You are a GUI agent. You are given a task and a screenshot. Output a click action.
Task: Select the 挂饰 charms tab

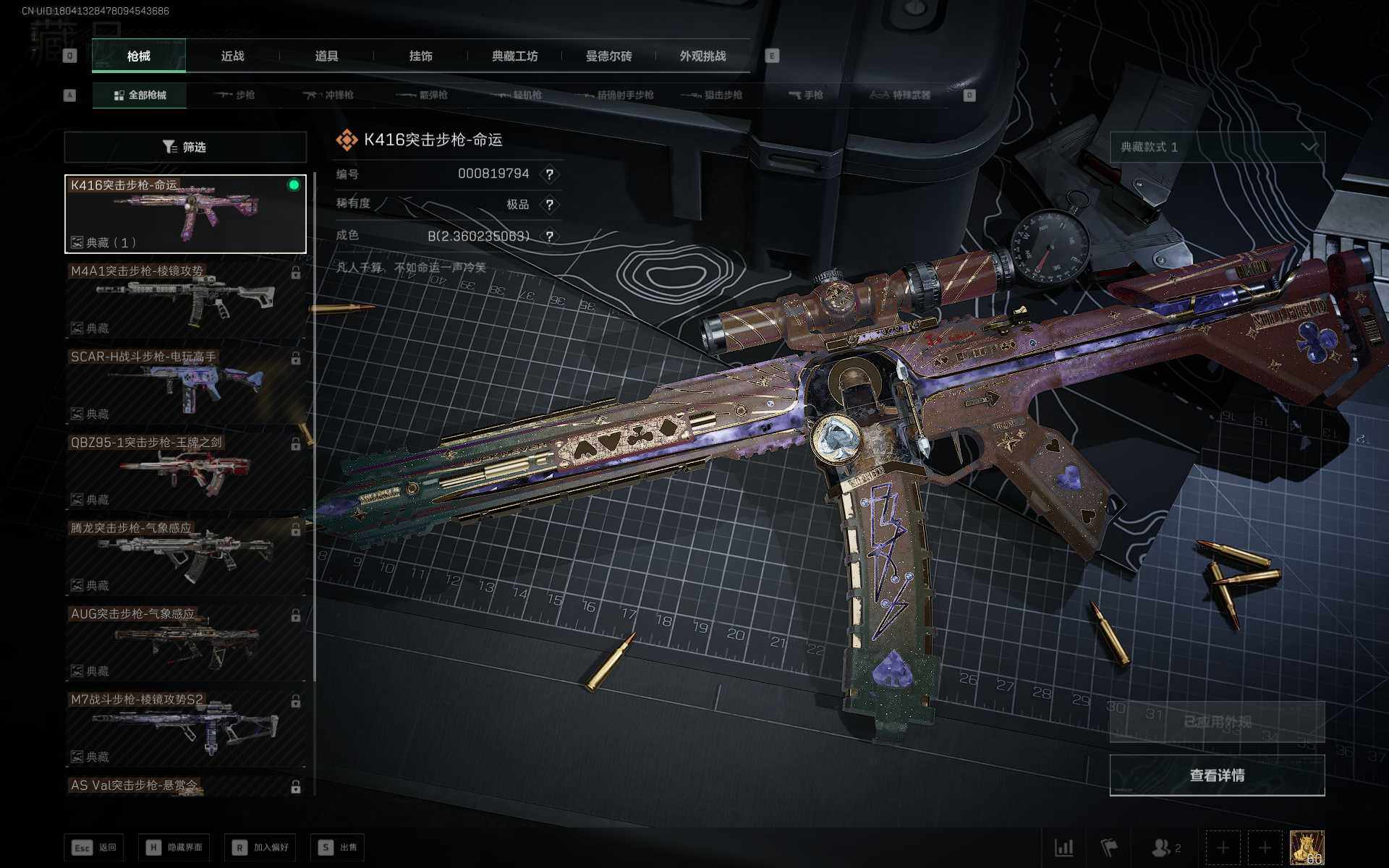point(420,56)
